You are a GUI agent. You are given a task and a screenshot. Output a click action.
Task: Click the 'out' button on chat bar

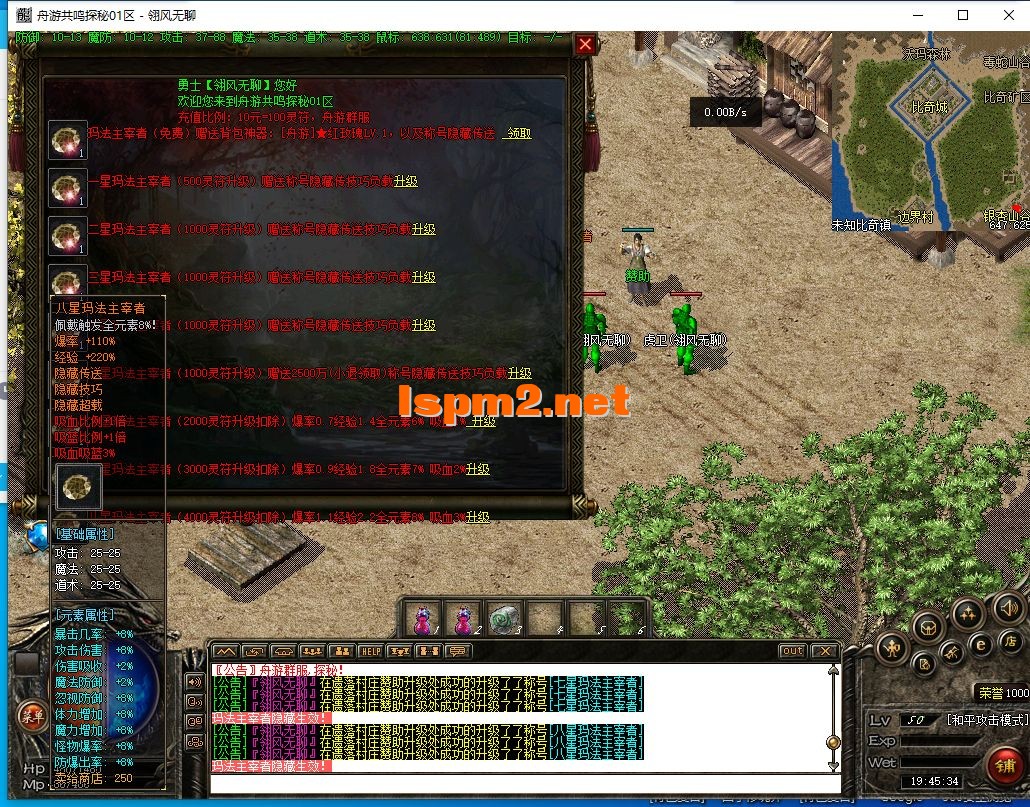point(792,651)
